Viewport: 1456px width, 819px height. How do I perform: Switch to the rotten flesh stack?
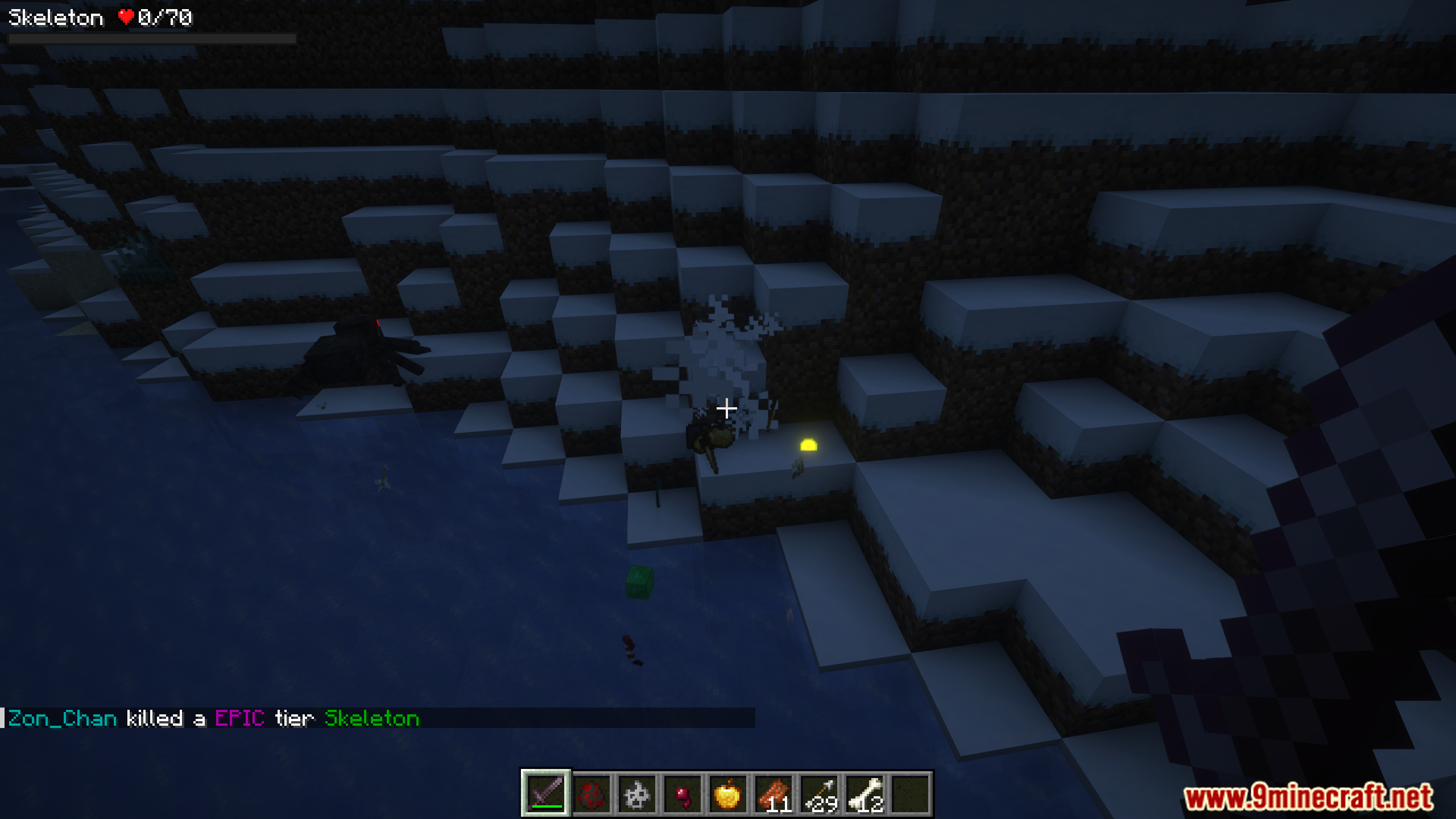[x=773, y=793]
